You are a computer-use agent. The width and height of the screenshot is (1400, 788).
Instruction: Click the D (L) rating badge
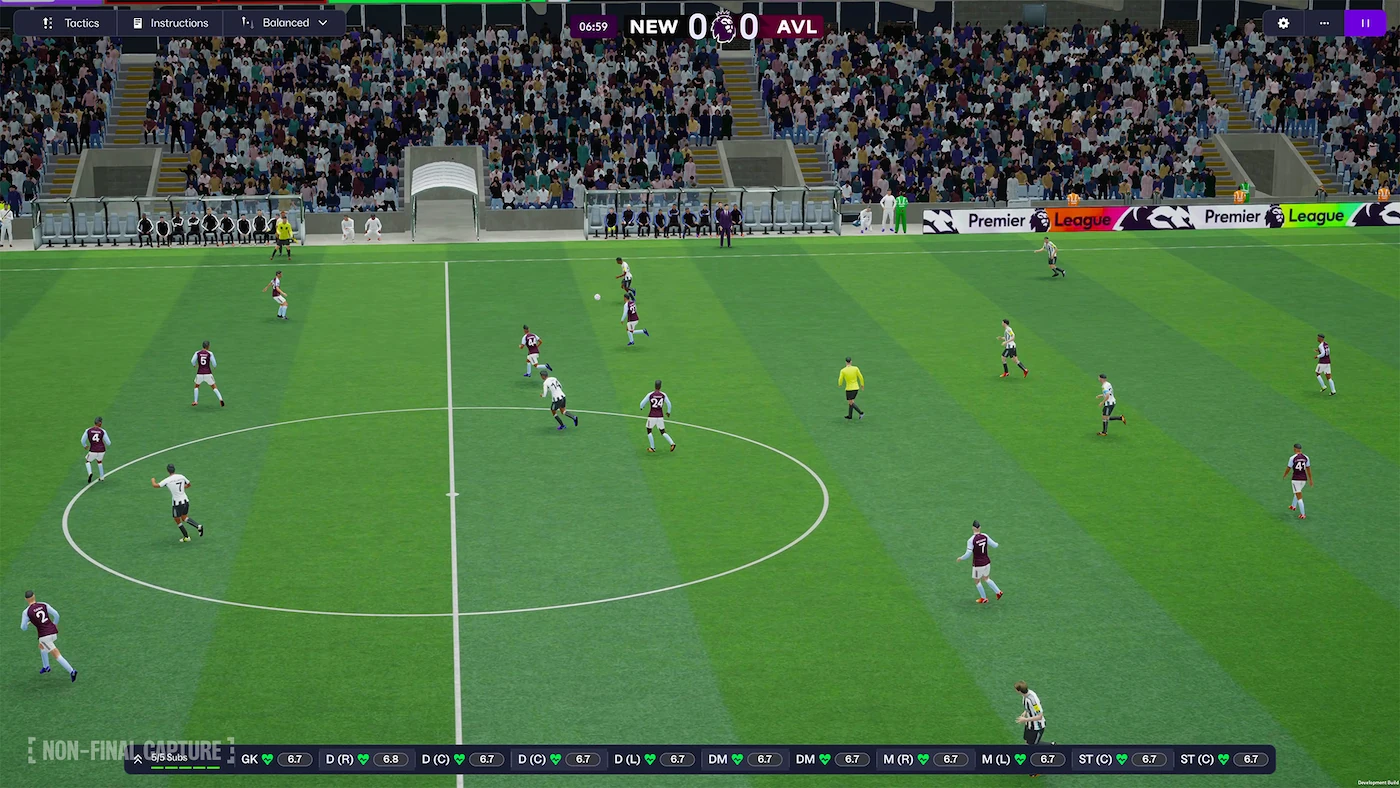tap(678, 759)
